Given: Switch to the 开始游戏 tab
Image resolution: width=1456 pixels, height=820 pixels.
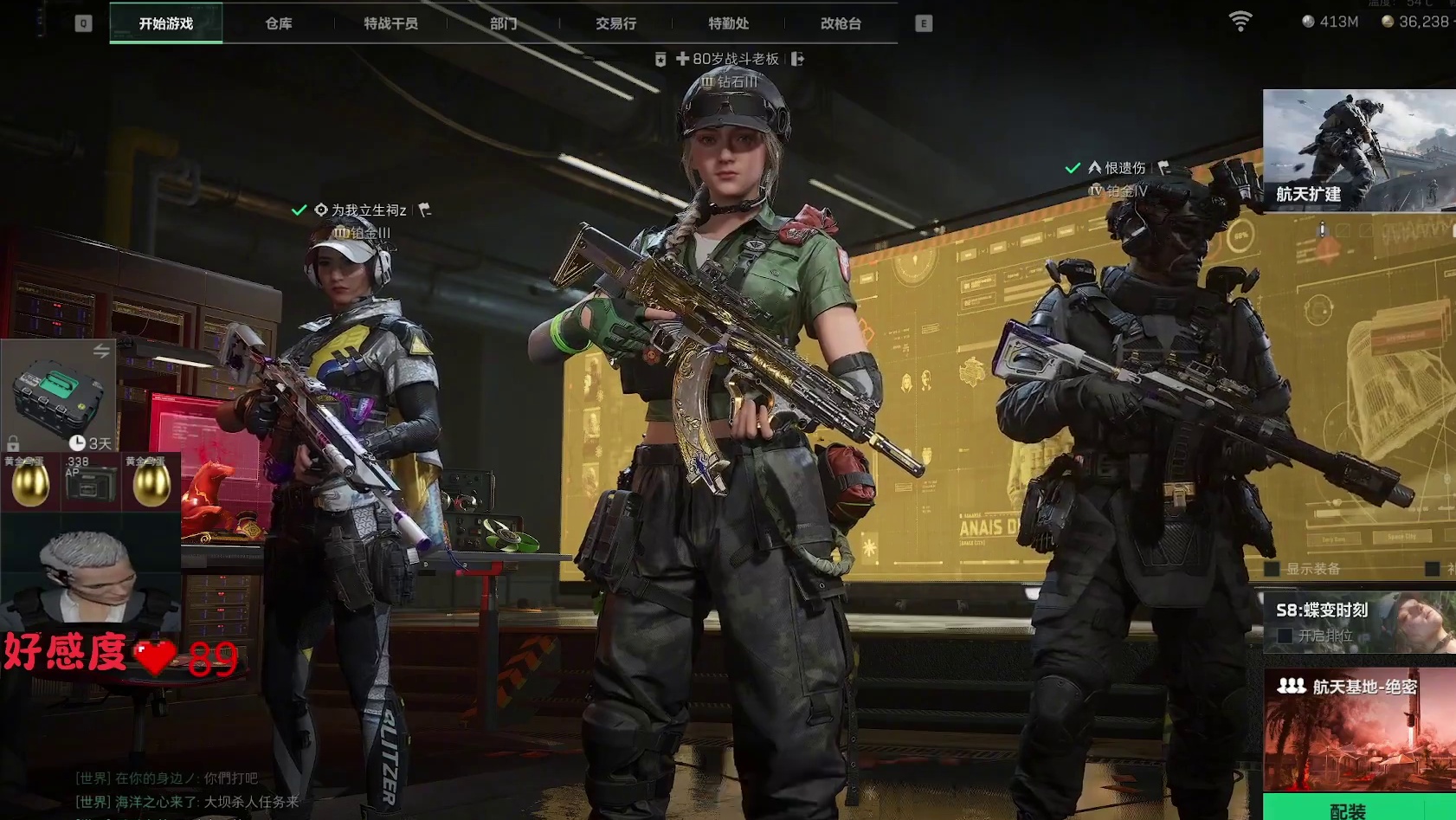Looking at the screenshot, I should [165, 23].
